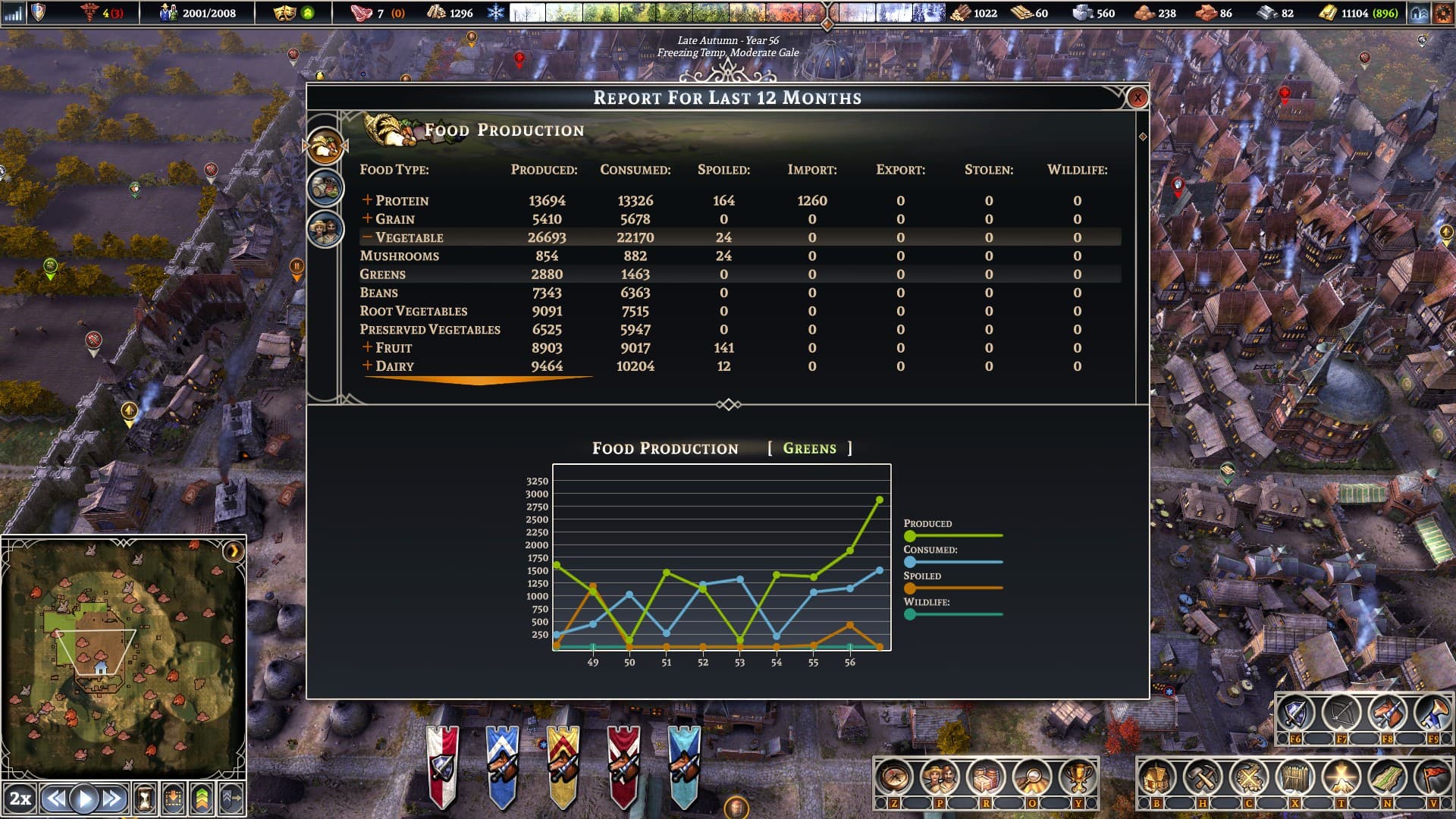The image size is (1456, 819).
Task: Select the red and white shield banner
Action: 442,766
